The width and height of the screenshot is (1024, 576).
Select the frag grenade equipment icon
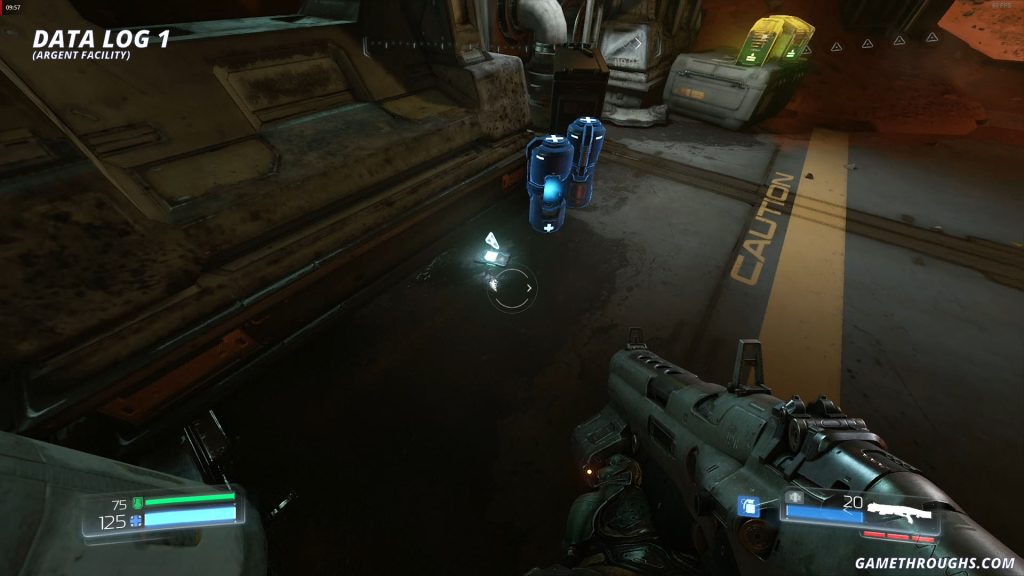[x=748, y=506]
